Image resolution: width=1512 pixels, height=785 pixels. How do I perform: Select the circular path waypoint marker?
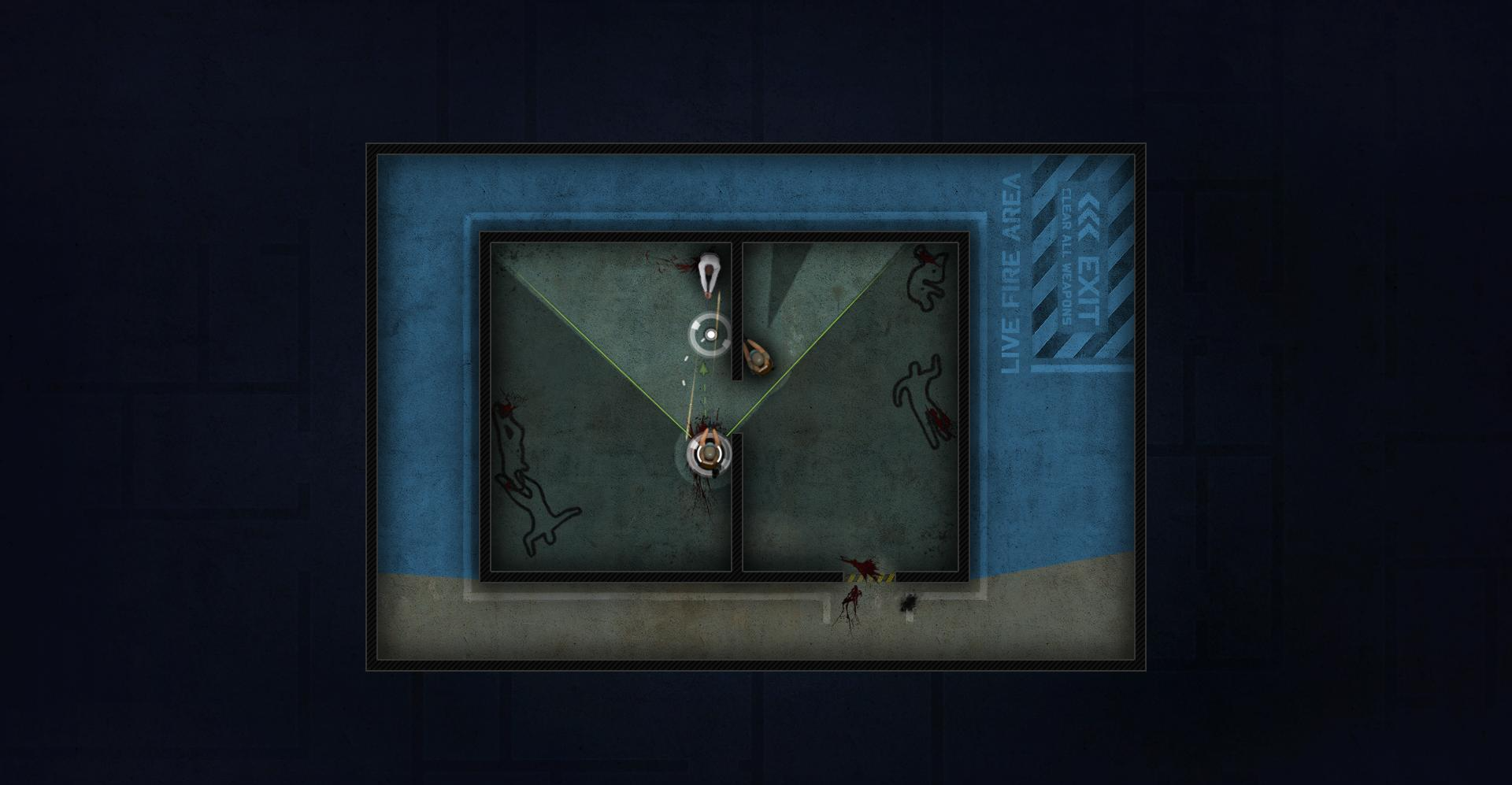710,334
